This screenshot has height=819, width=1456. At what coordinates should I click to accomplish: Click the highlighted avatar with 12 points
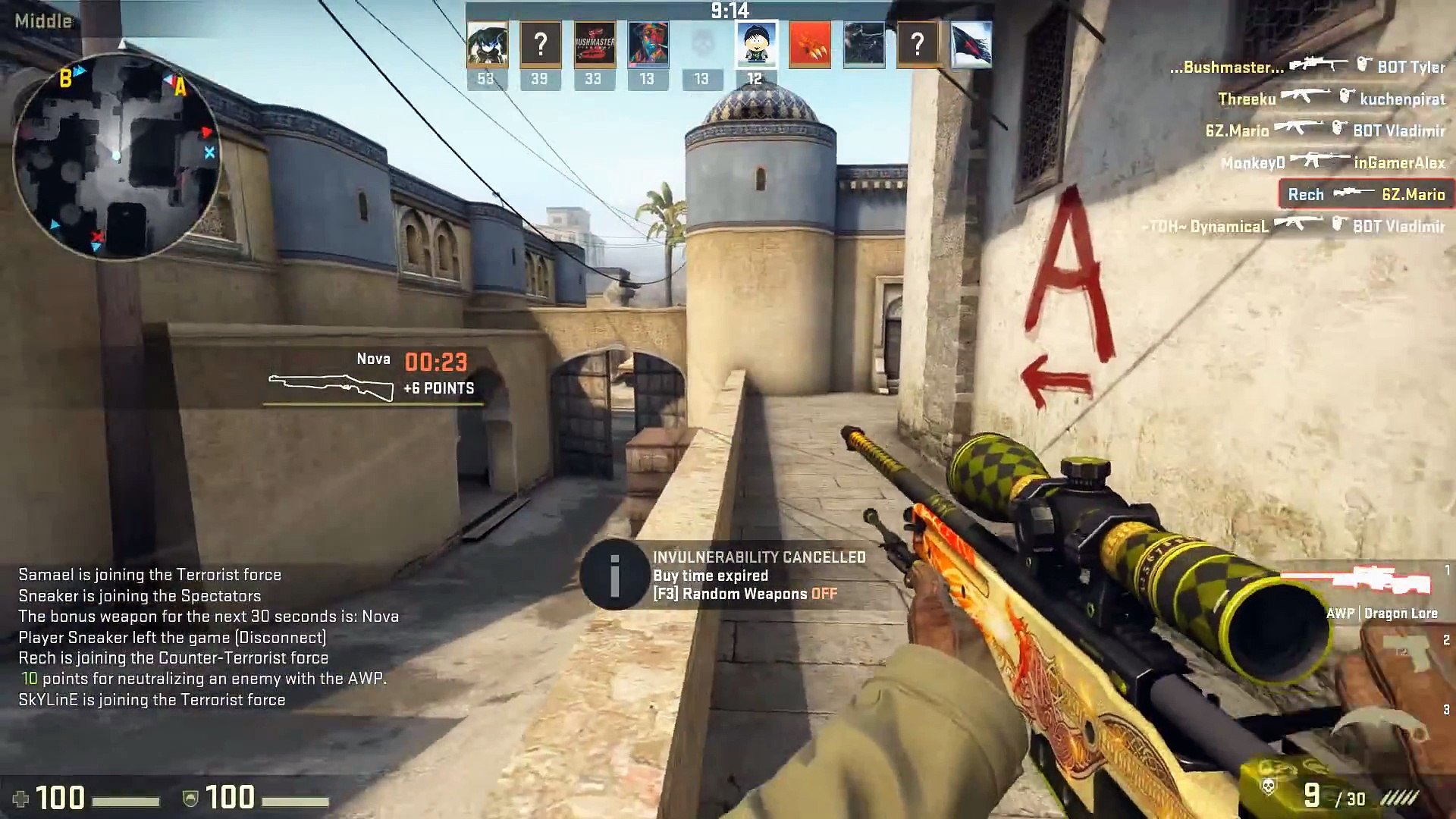(756, 44)
